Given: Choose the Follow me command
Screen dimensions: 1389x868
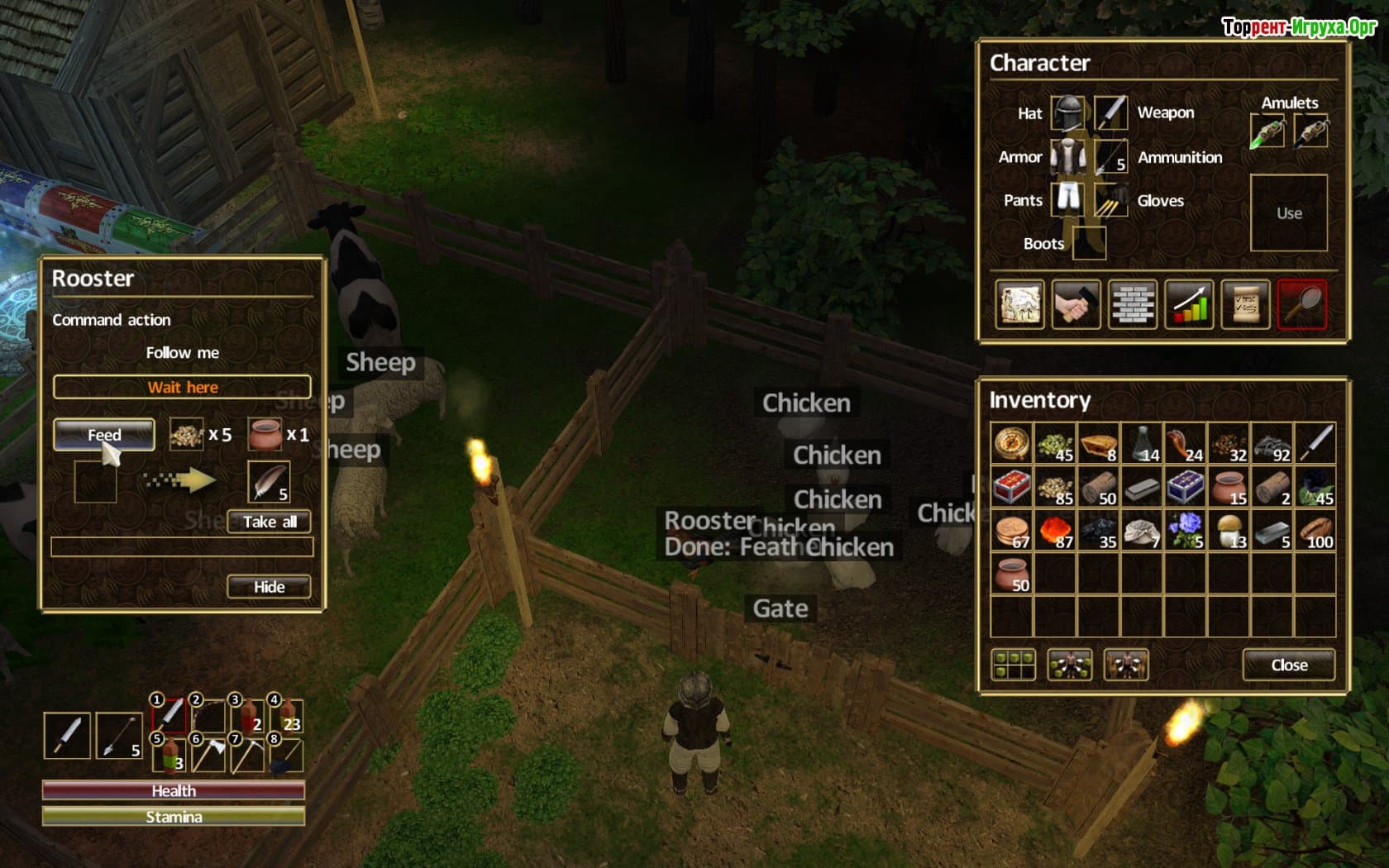Looking at the screenshot, I should point(182,353).
